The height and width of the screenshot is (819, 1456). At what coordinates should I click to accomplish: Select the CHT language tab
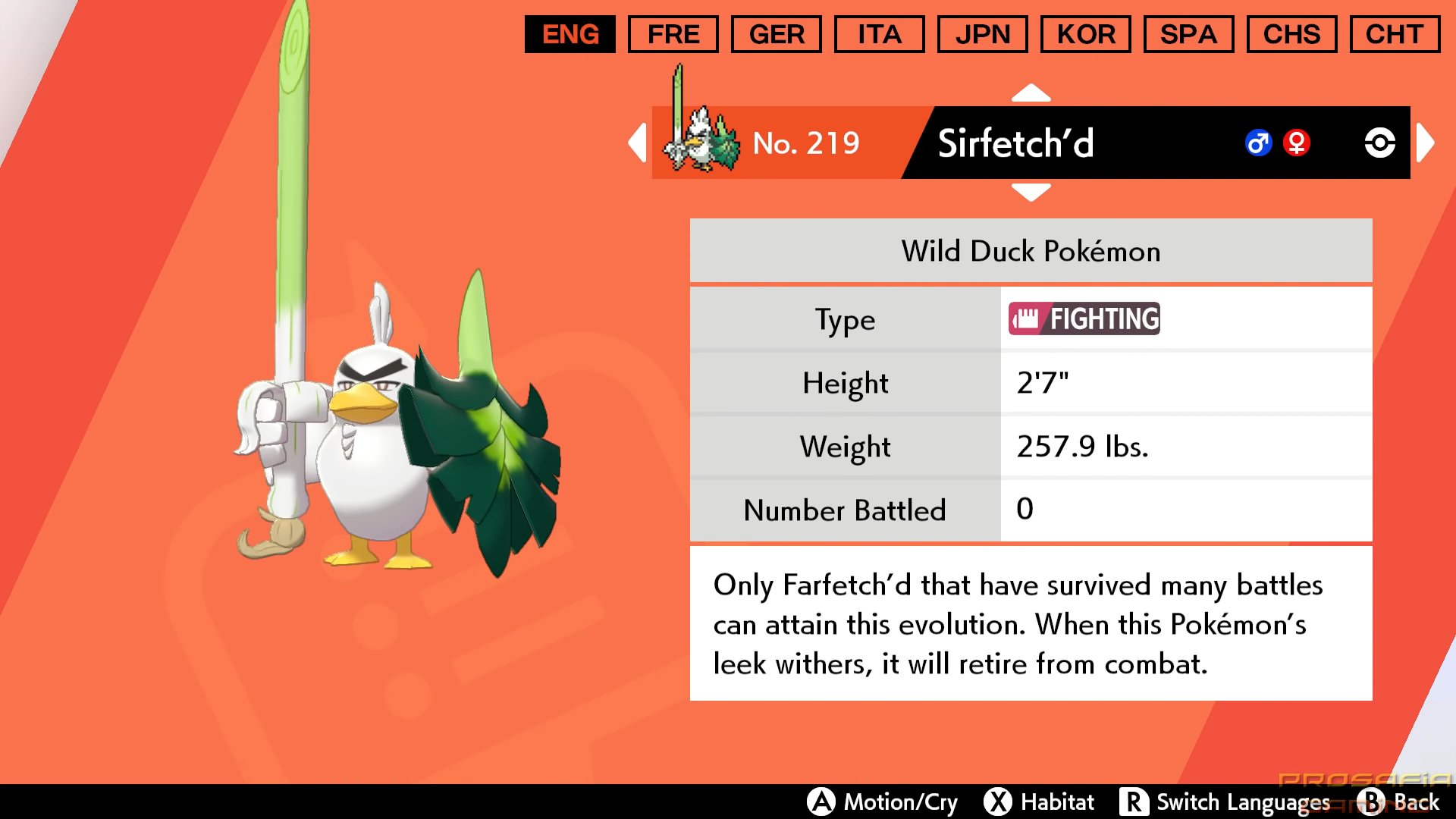[x=1395, y=34]
